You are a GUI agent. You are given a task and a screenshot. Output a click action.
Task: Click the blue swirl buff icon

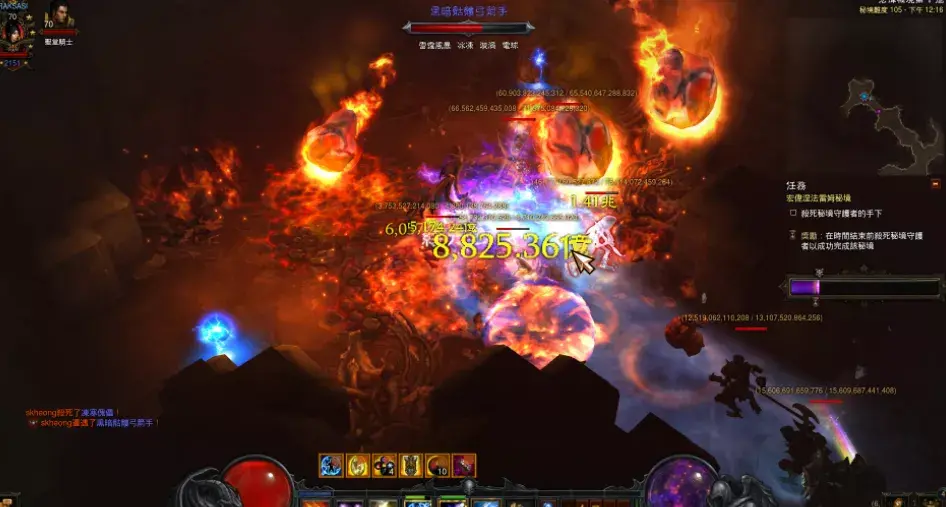(331, 465)
